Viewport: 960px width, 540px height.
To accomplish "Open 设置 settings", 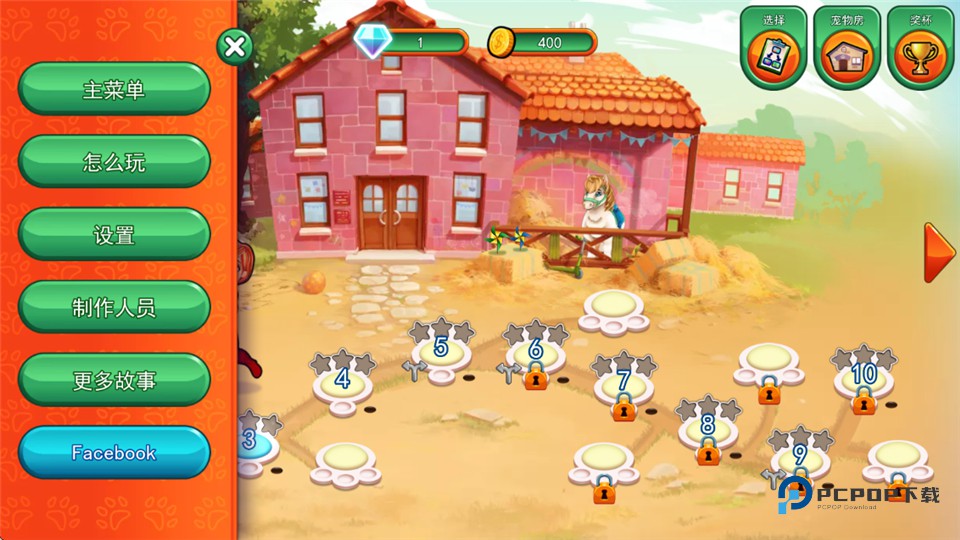I will [x=114, y=236].
